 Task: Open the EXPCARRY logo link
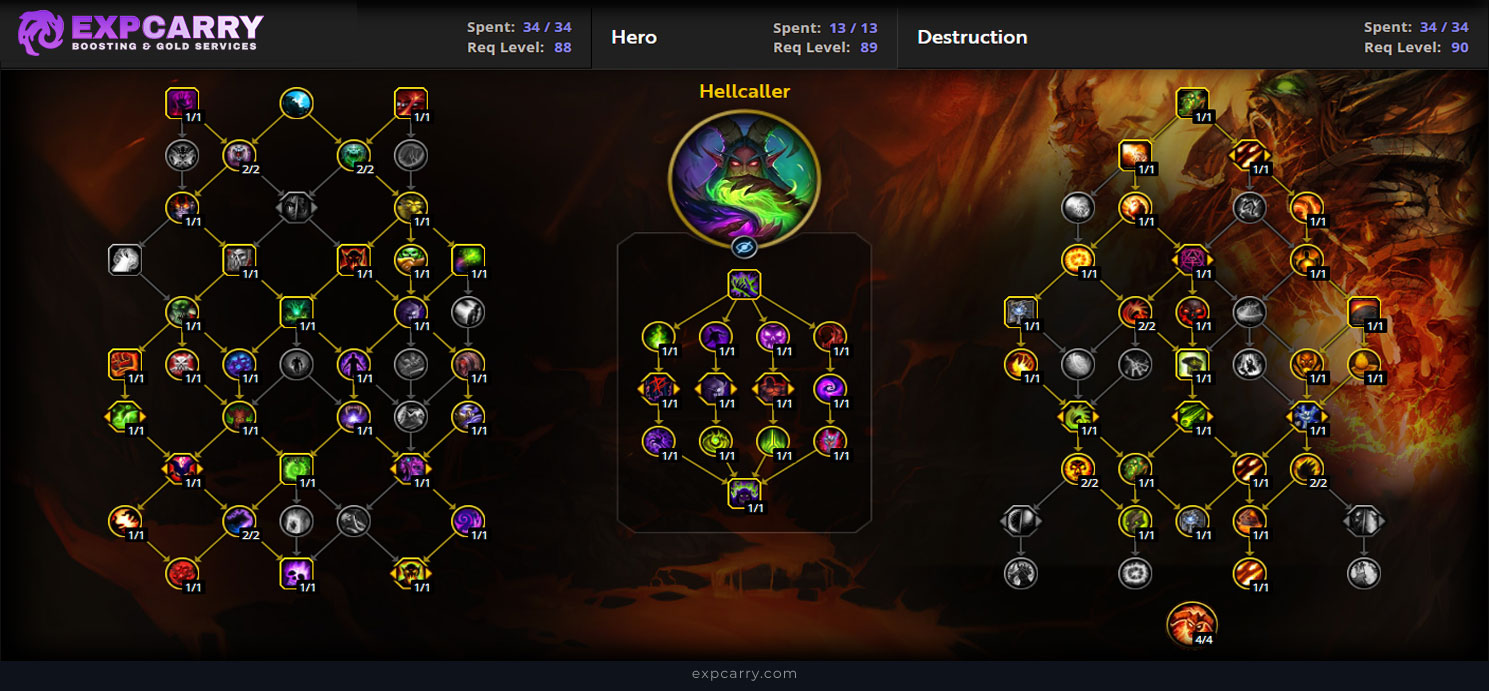coord(140,33)
